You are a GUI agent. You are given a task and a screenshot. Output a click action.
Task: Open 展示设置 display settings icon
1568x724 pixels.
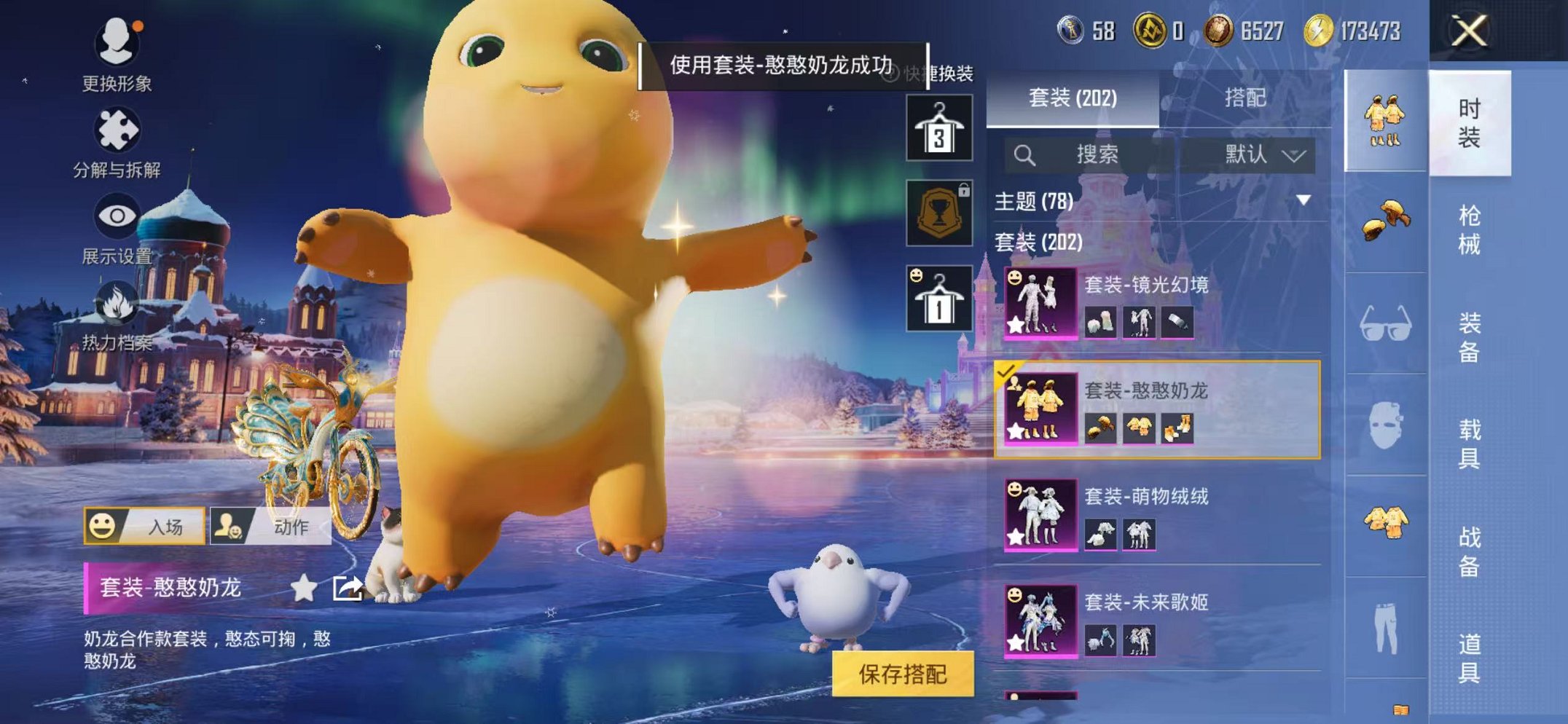coord(117,217)
